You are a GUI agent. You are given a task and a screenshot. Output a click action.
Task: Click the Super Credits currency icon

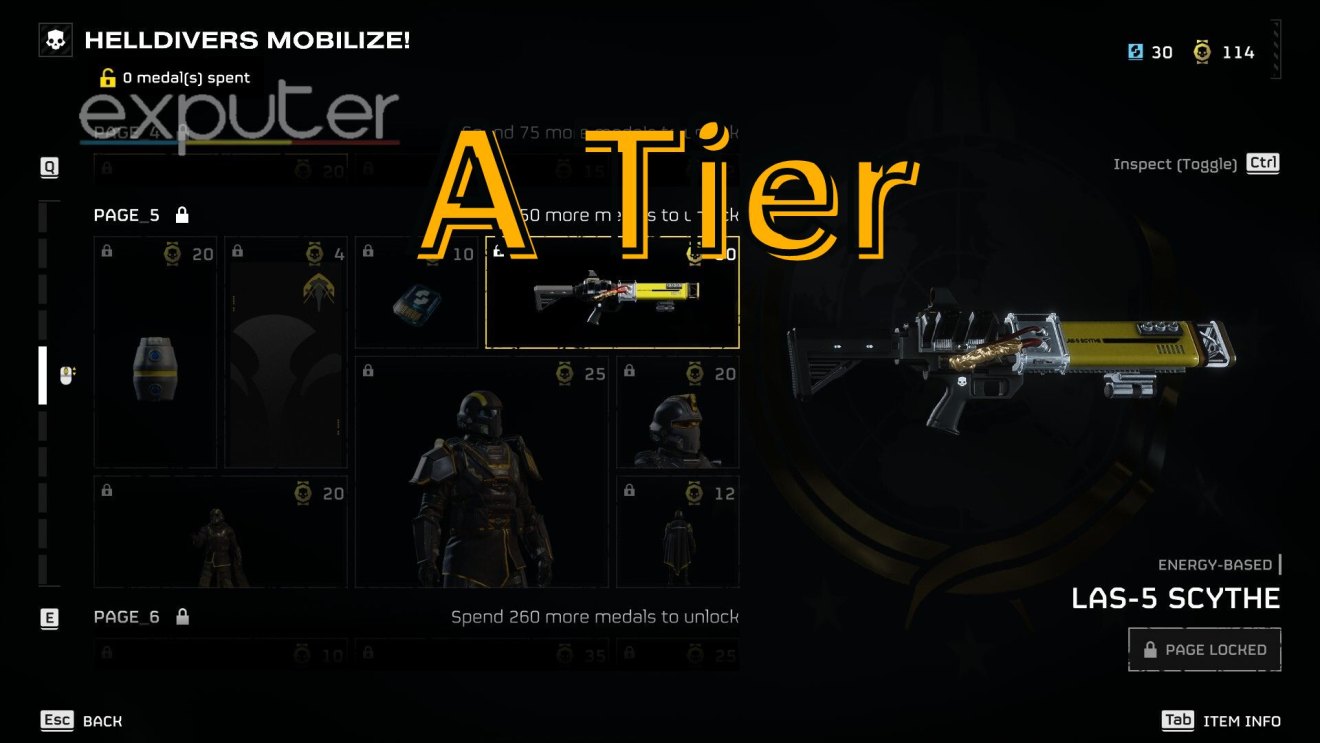[1134, 51]
